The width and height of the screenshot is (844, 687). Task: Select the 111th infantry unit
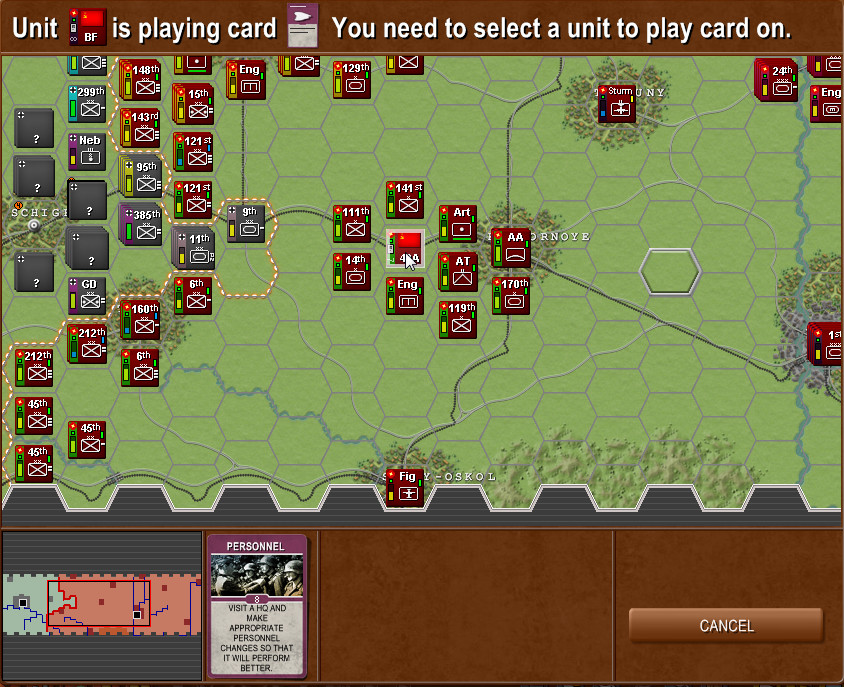tap(352, 223)
